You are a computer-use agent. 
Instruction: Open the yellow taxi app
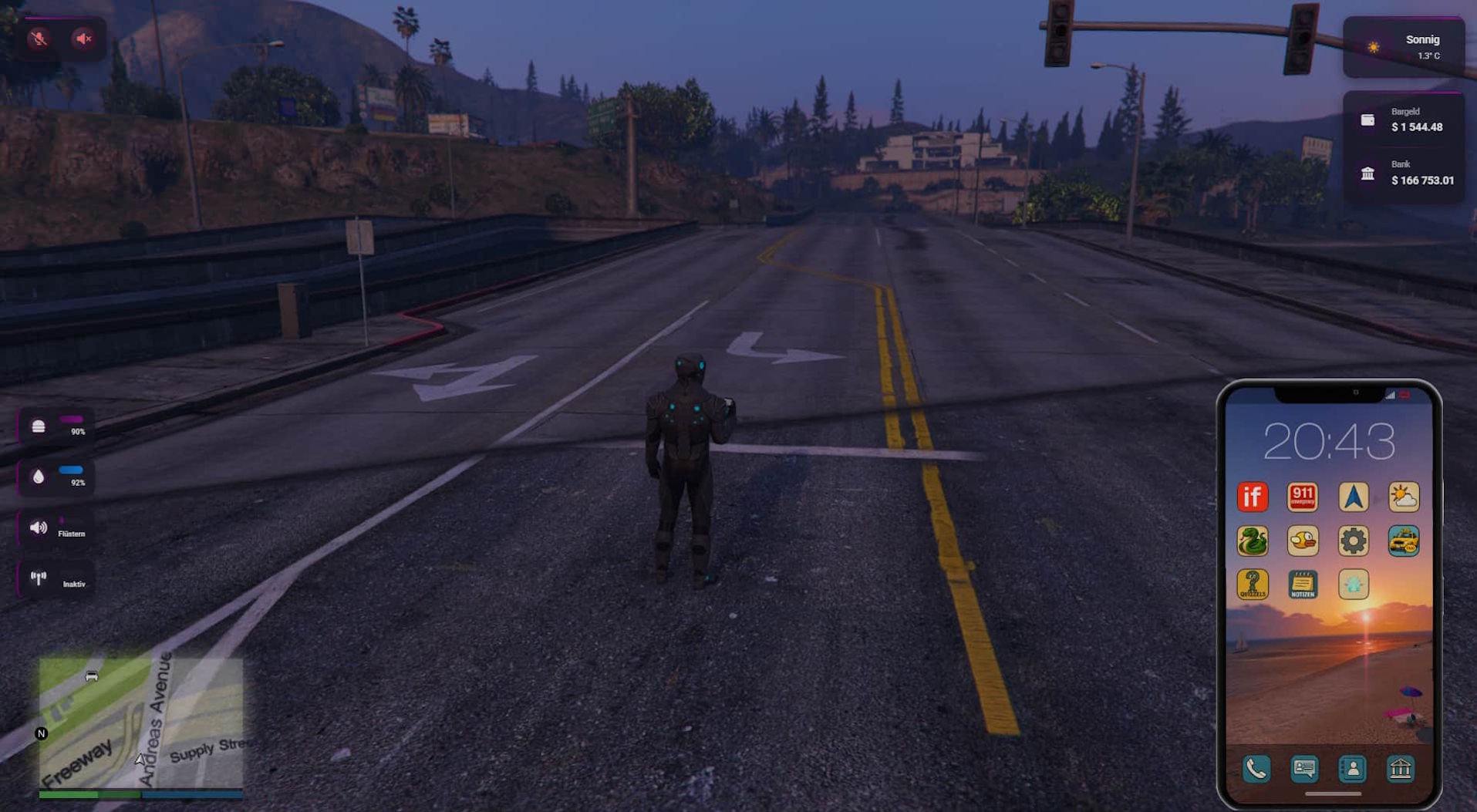[1404, 541]
